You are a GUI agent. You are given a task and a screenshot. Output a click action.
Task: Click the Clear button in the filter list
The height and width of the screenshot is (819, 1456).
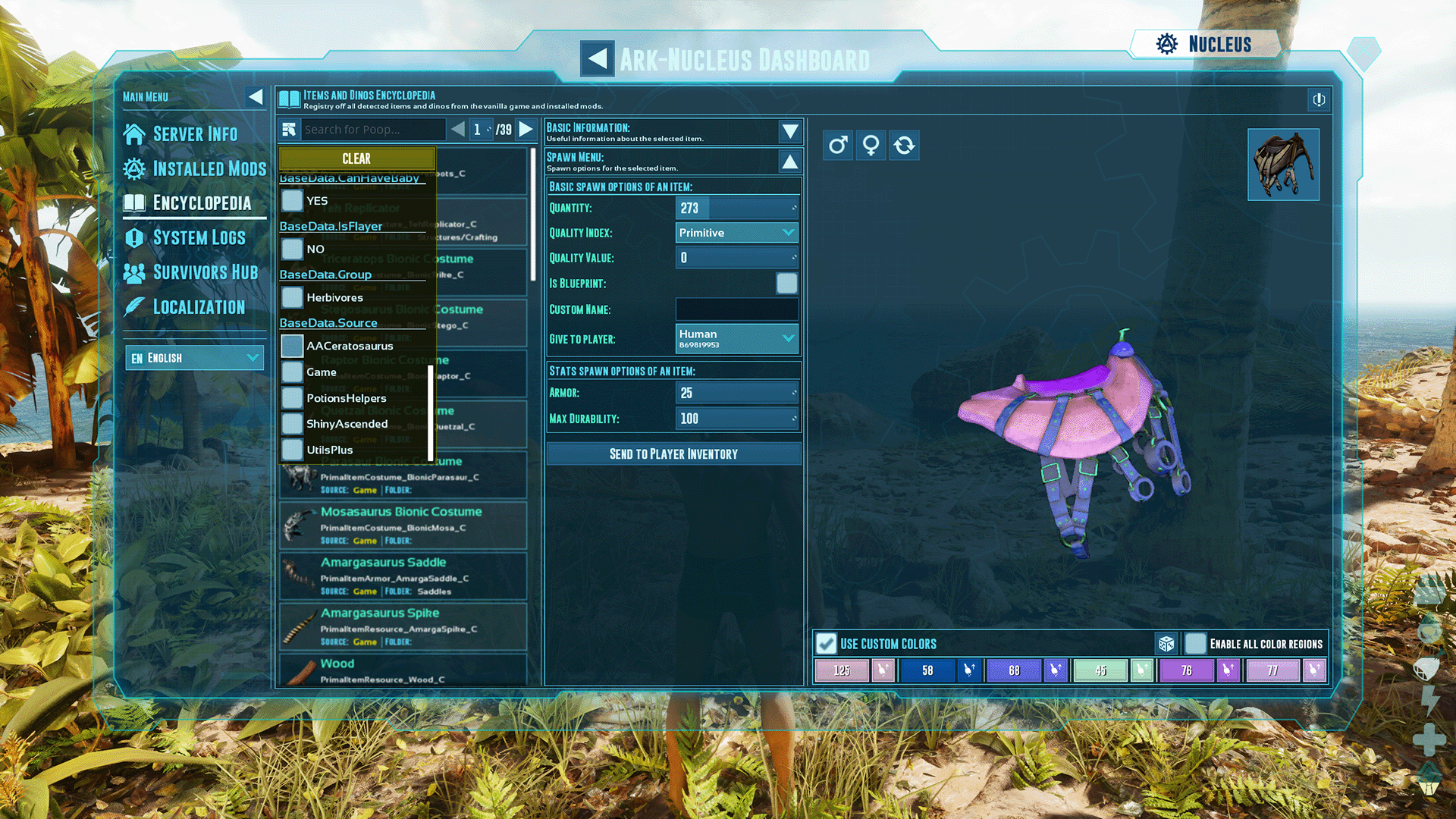[356, 158]
